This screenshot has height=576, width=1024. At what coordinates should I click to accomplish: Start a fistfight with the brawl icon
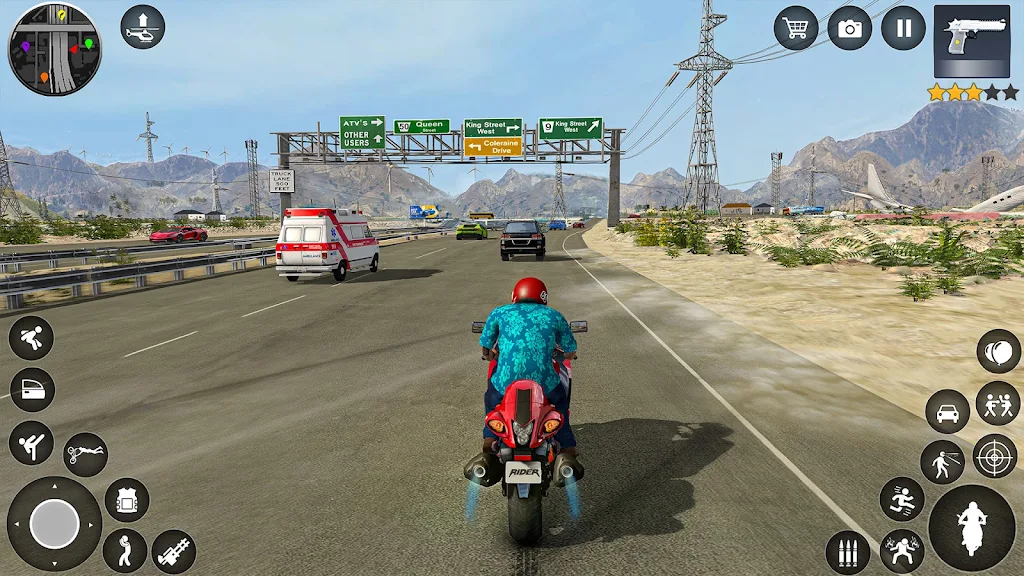997,403
